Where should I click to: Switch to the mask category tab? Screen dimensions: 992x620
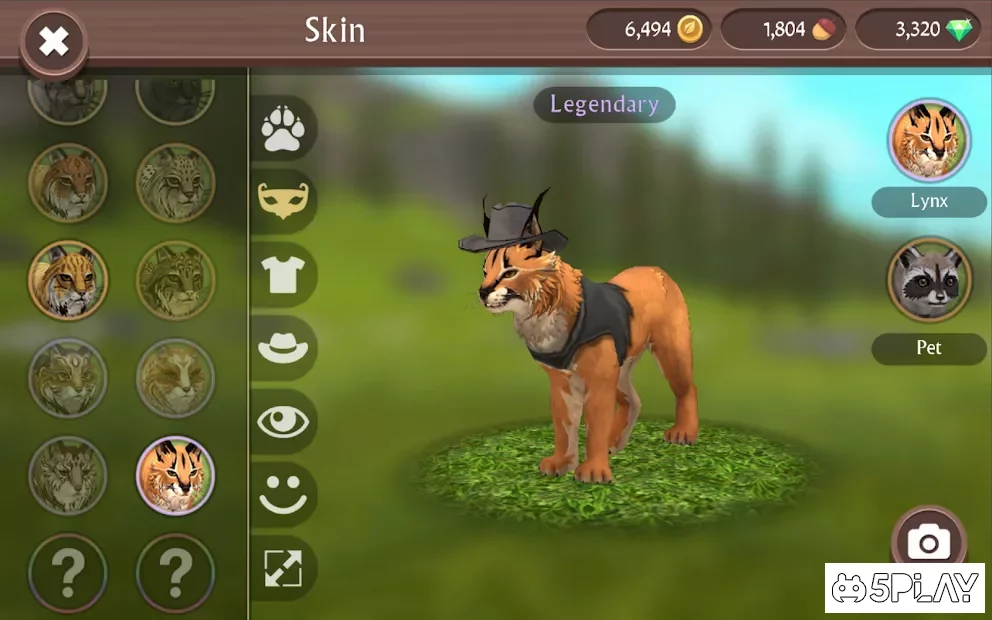[283, 201]
